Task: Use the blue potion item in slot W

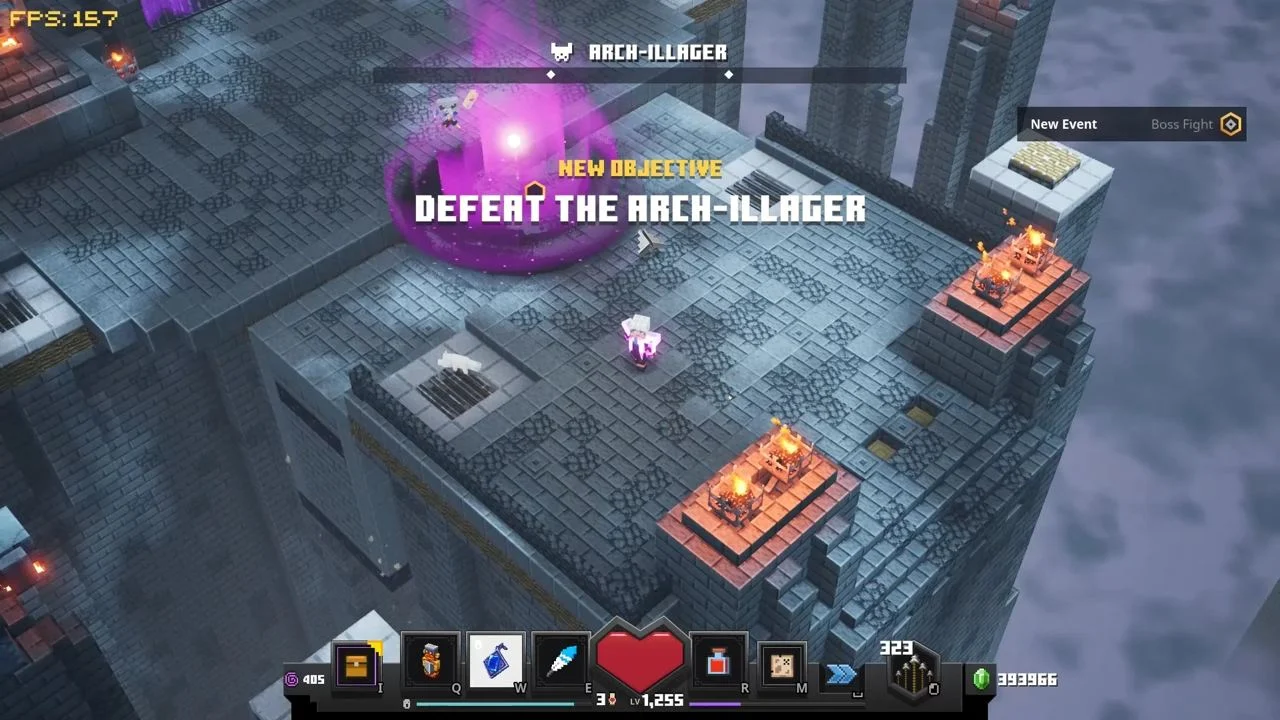Action: (x=496, y=660)
